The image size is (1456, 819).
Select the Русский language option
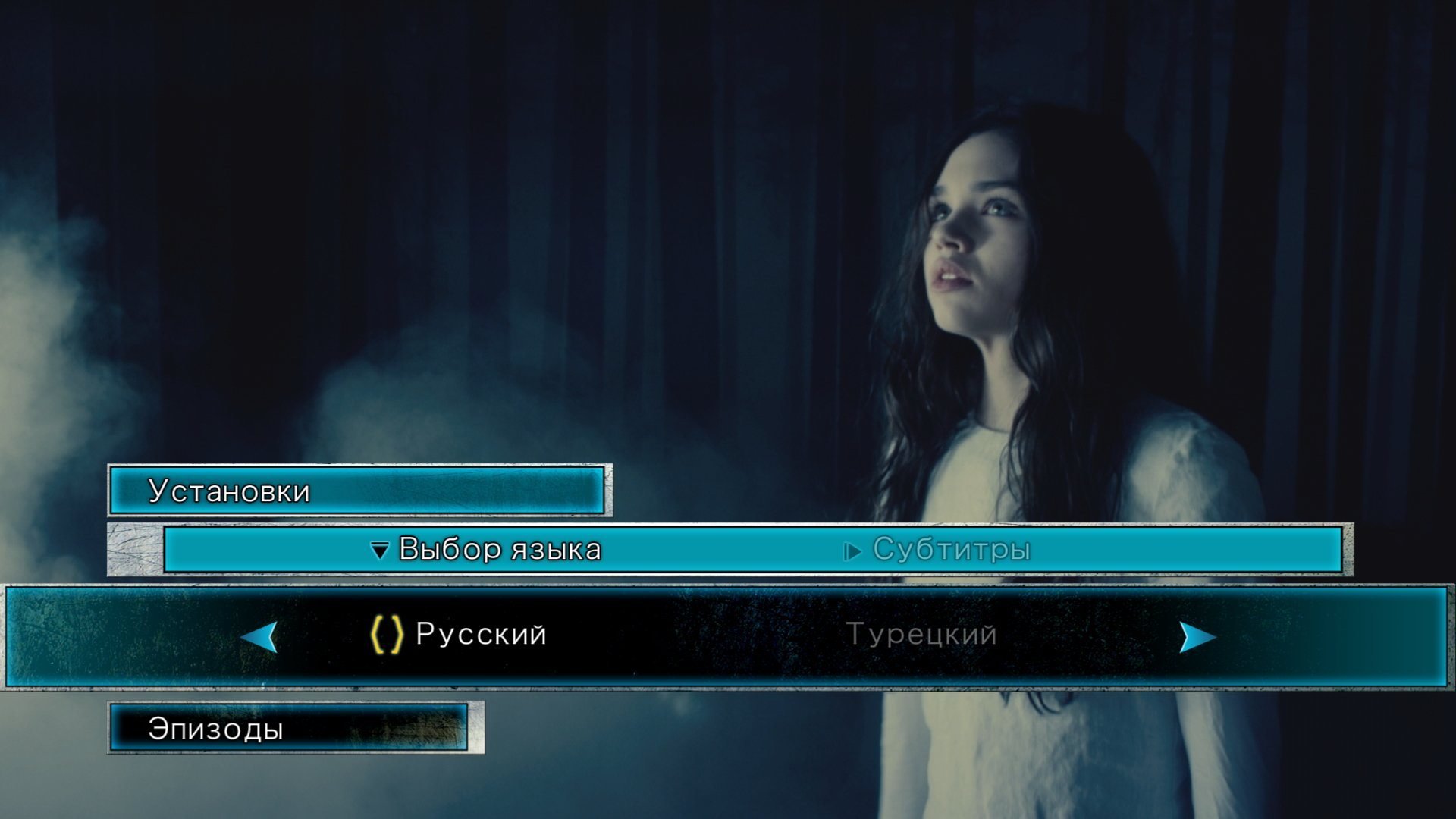coord(480,634)
